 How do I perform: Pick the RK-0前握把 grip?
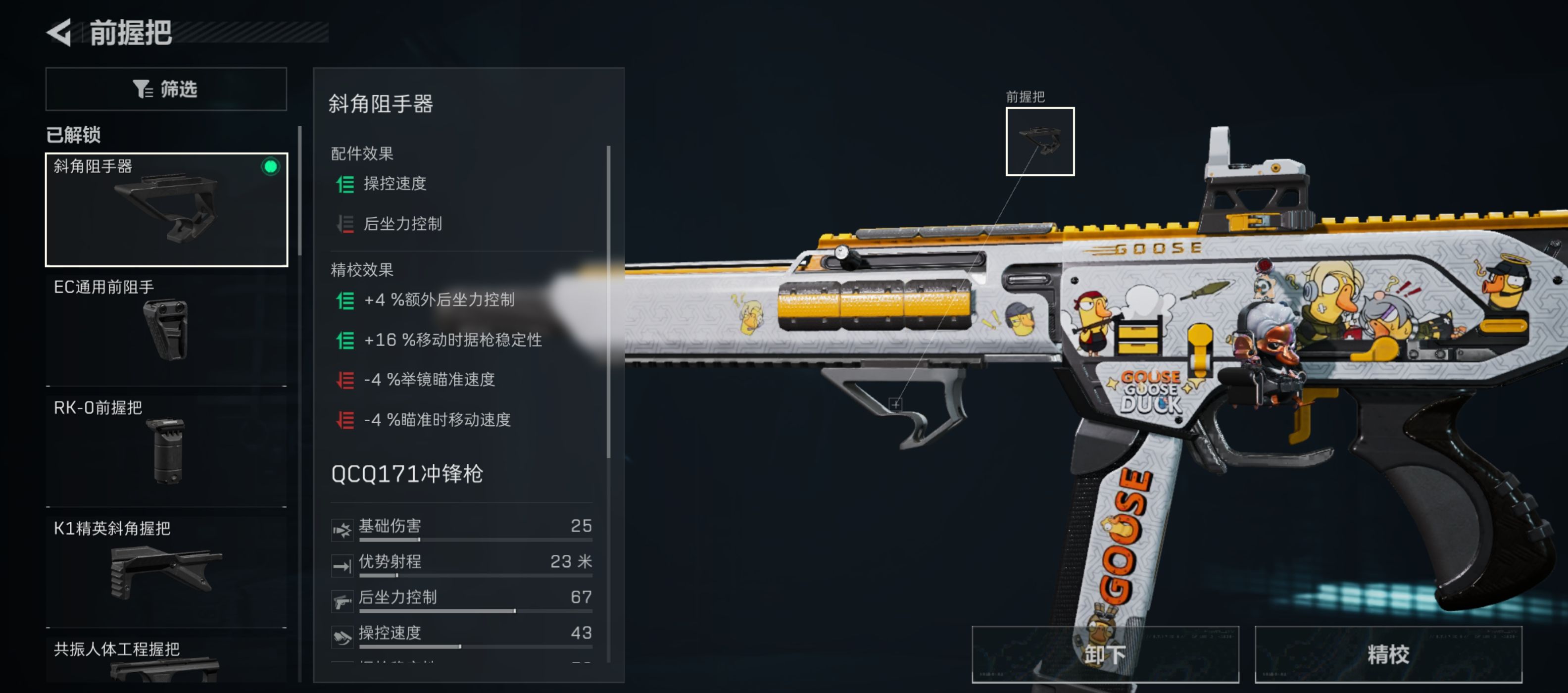166,449
